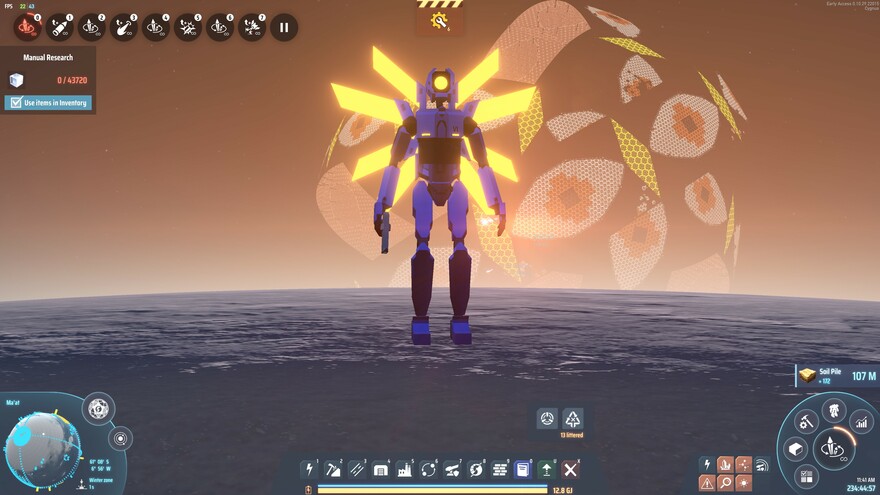Open the statistics bar-chart panel

pyautogui.click(x=860, y=422)
